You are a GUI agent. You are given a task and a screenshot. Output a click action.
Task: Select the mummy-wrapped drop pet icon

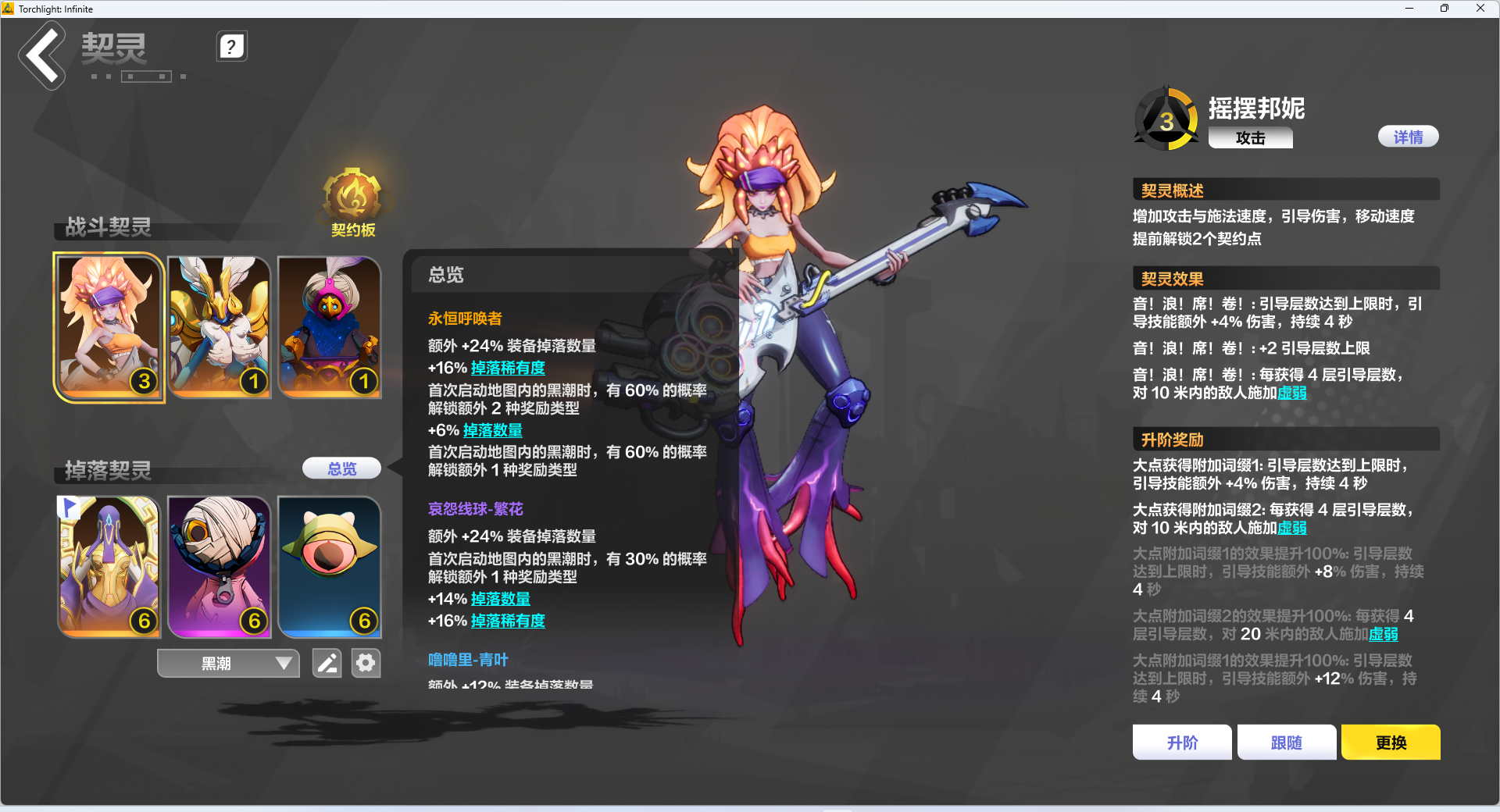(x=219, y=567)
